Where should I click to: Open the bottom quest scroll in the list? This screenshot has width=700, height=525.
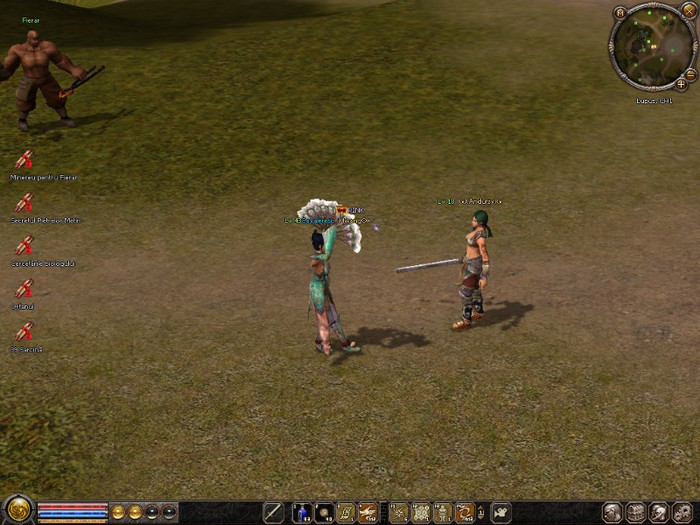pyautogui.click(x=24, y=331)
